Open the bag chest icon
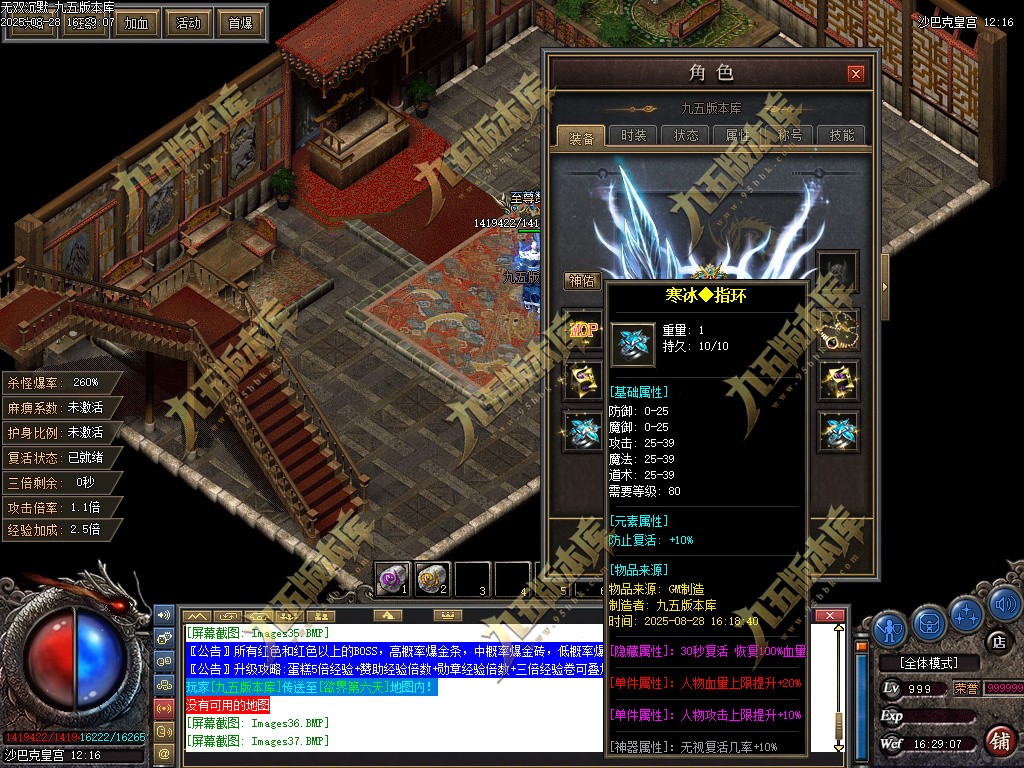 point(928,623)
